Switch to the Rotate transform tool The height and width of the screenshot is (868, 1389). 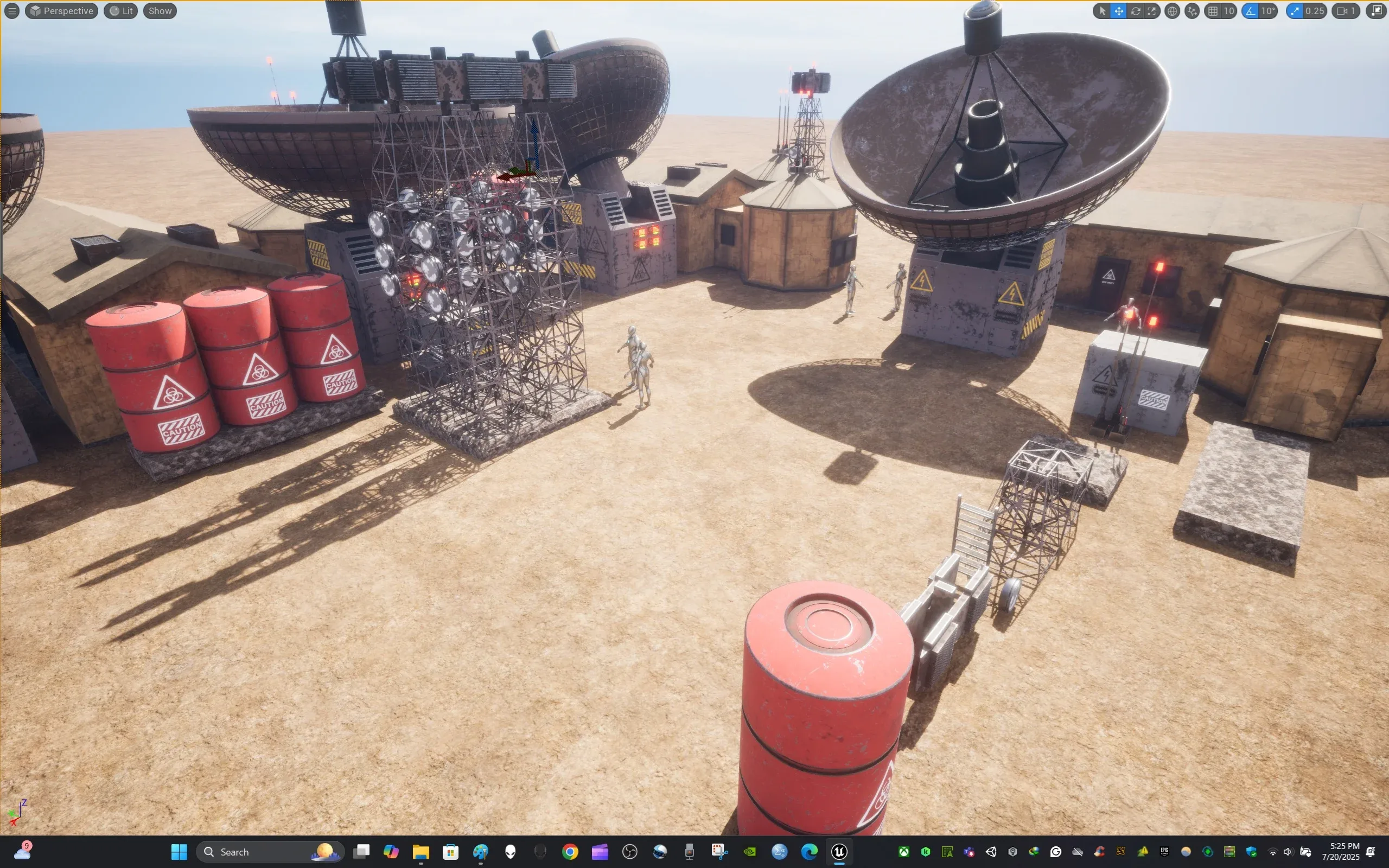(1136, 11)
